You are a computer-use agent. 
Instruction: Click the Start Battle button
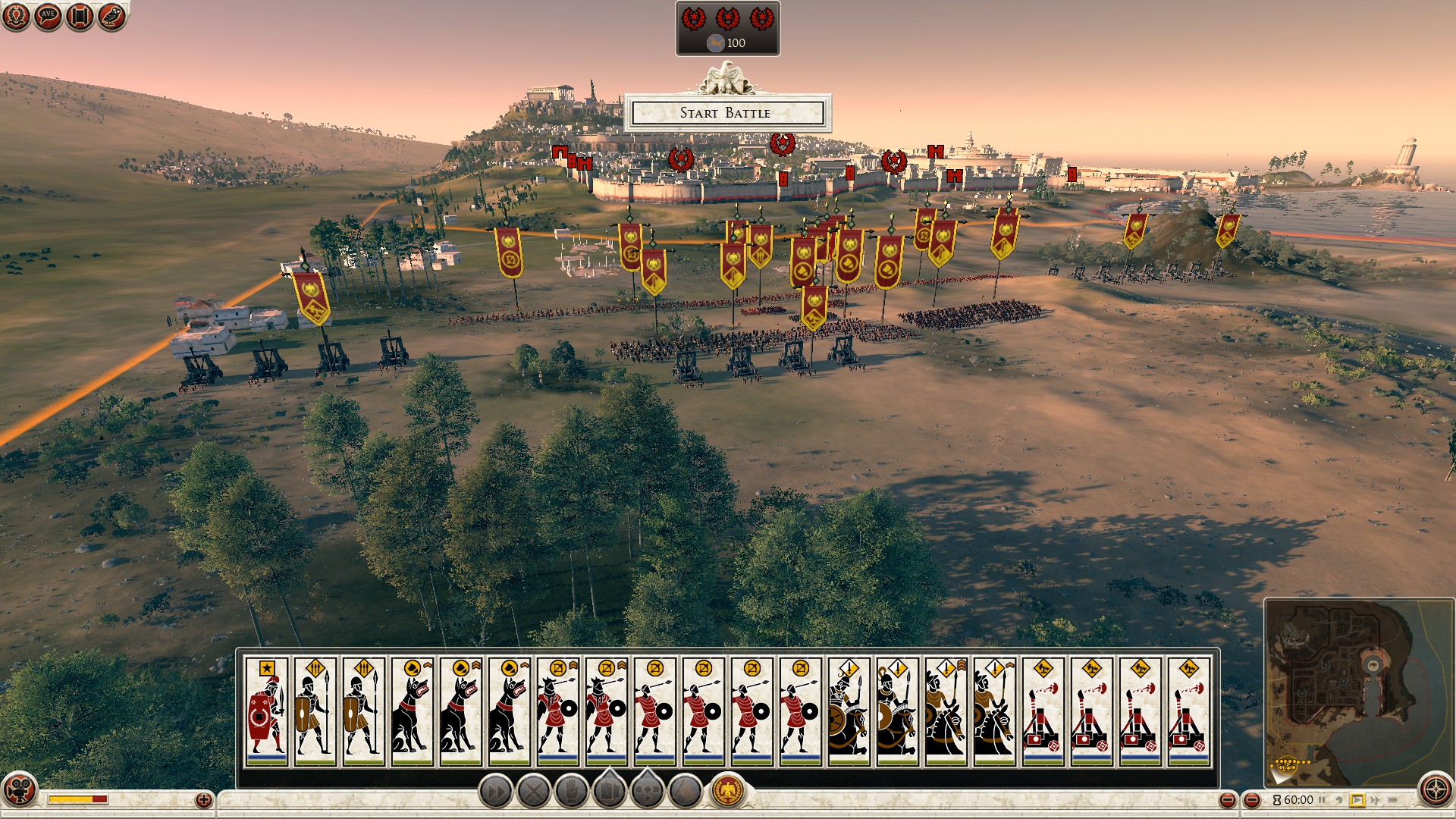(726, 113)
